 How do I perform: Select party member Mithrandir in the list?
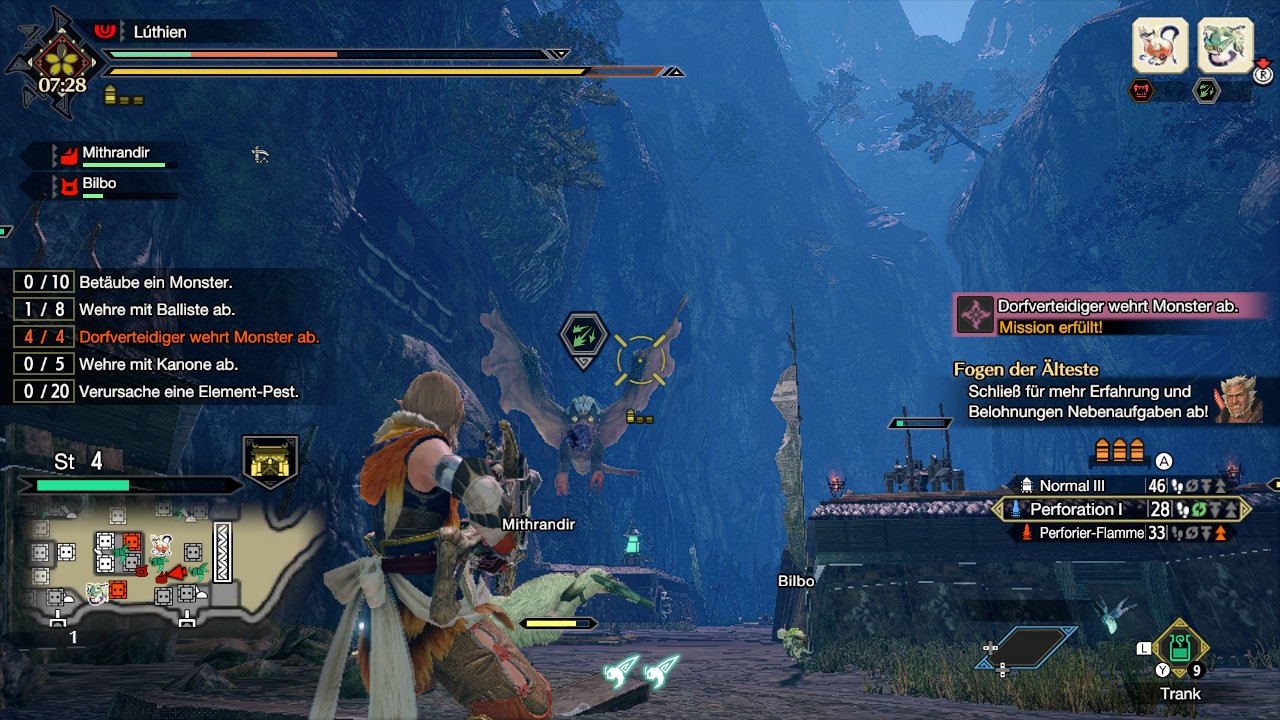point(115,154)
